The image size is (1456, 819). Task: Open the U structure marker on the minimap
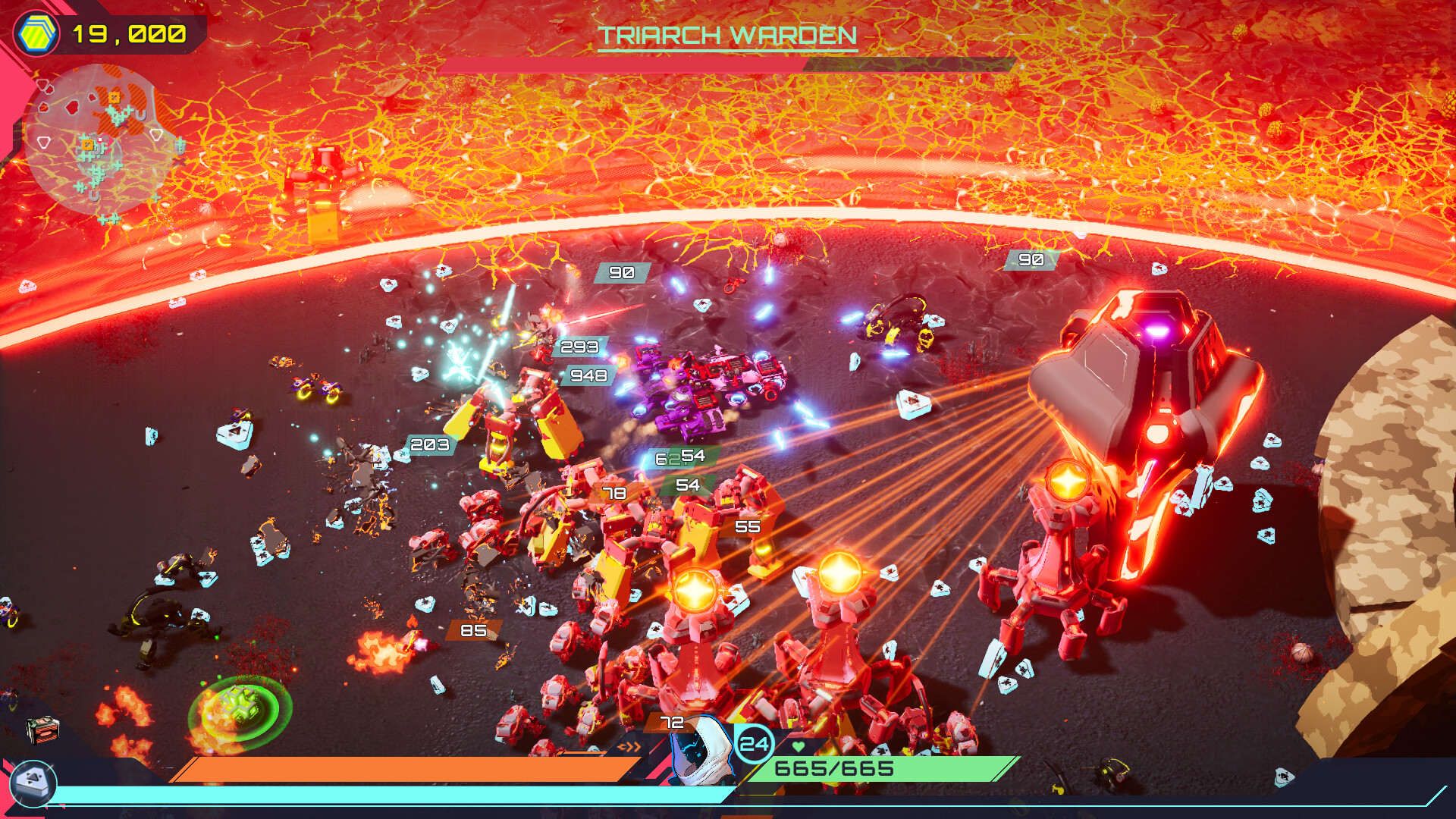(141, 115)
